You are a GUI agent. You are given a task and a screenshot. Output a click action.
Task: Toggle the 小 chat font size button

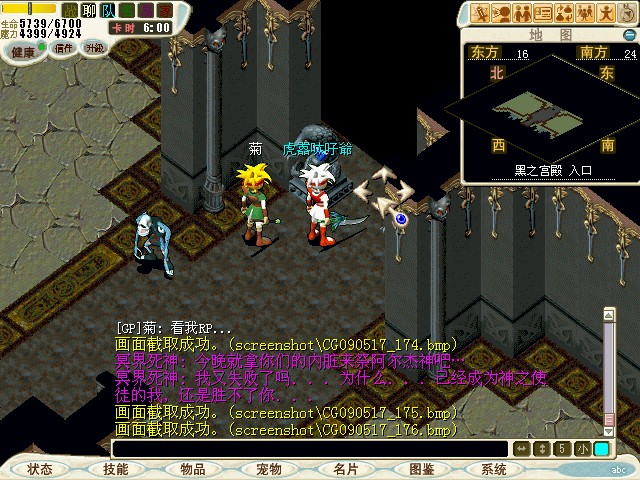click(x=583, y=449)
